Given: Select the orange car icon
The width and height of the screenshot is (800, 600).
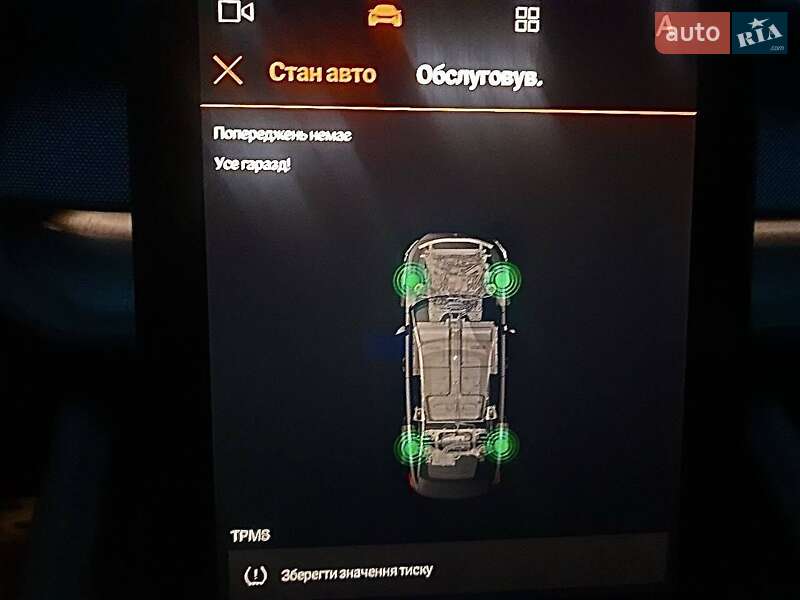Looking at the screenshot, I should tap(384, 14).
